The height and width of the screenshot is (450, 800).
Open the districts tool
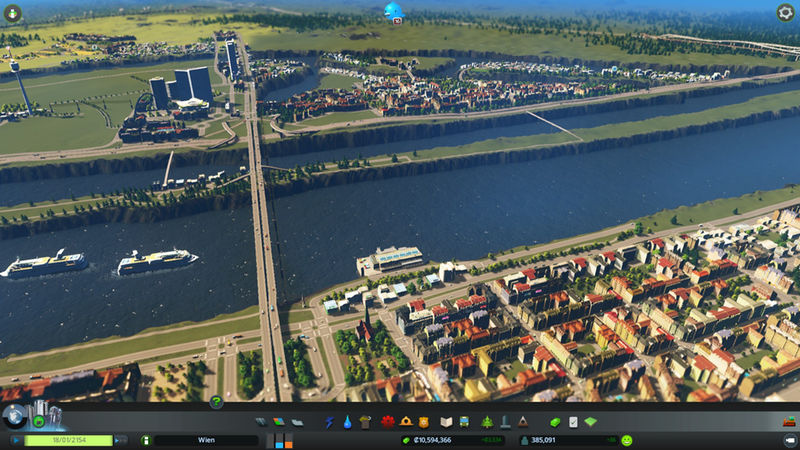[297, 422]
